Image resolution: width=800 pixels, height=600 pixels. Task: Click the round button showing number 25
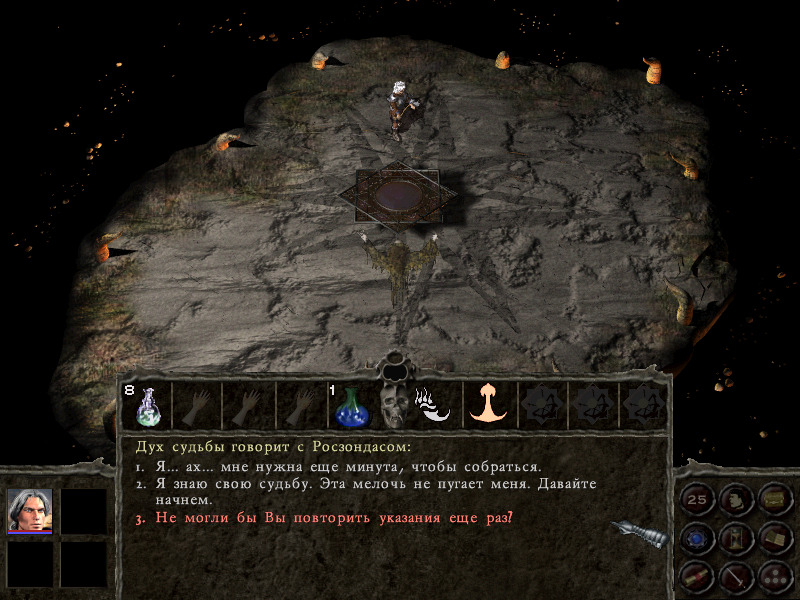pos(697,499)
